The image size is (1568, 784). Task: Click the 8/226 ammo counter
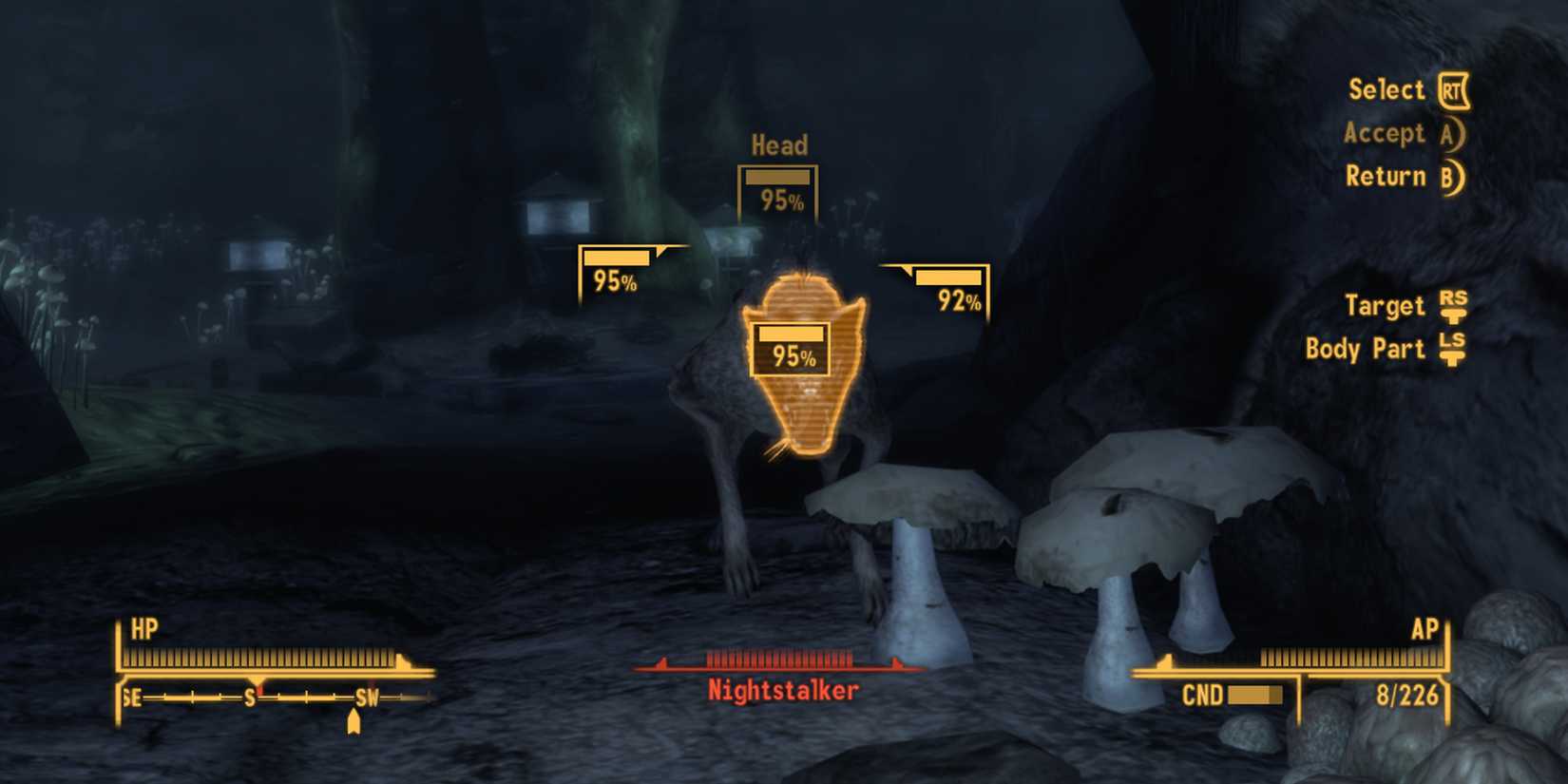click(x=1406, y=696)
